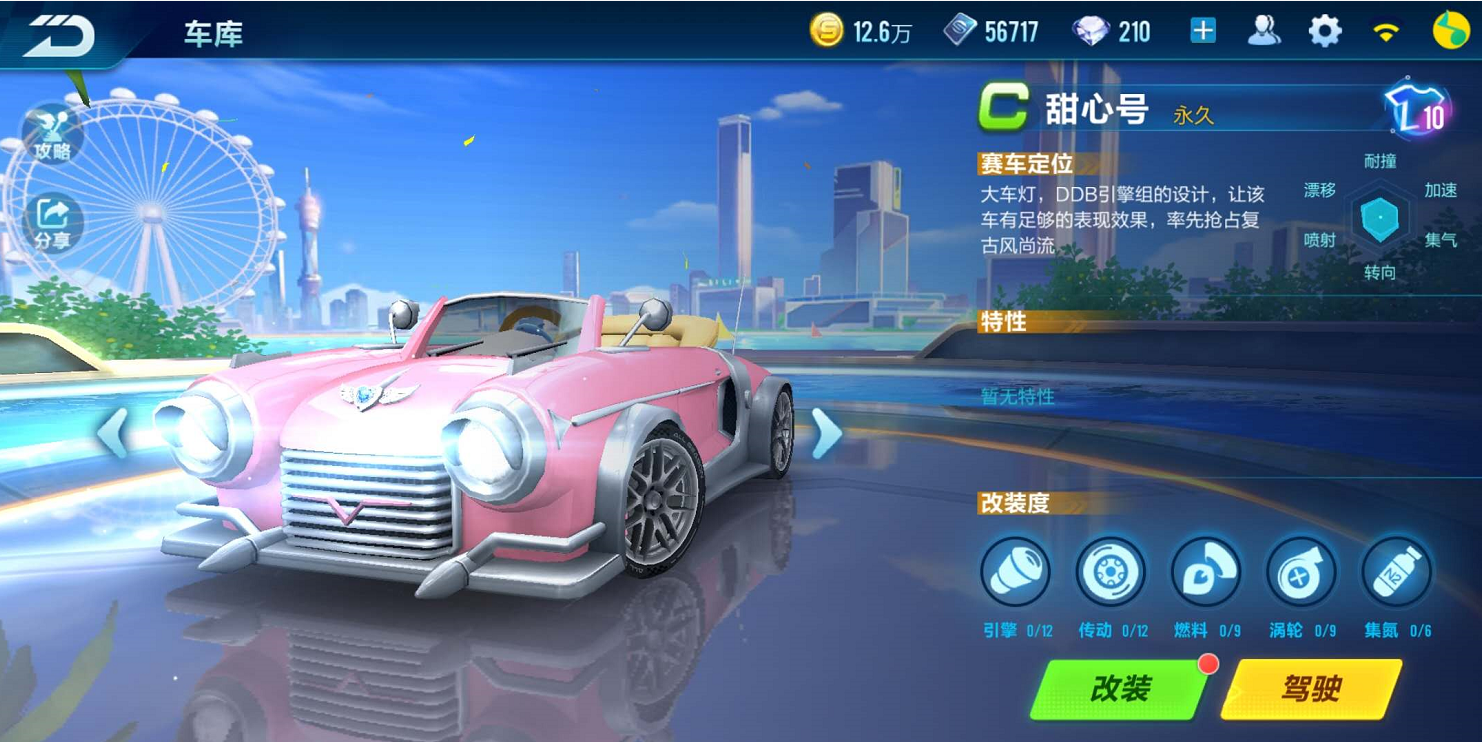1482x742 pixels.
Task: Click the green 改装 modify button
Action: [1118, 689]
